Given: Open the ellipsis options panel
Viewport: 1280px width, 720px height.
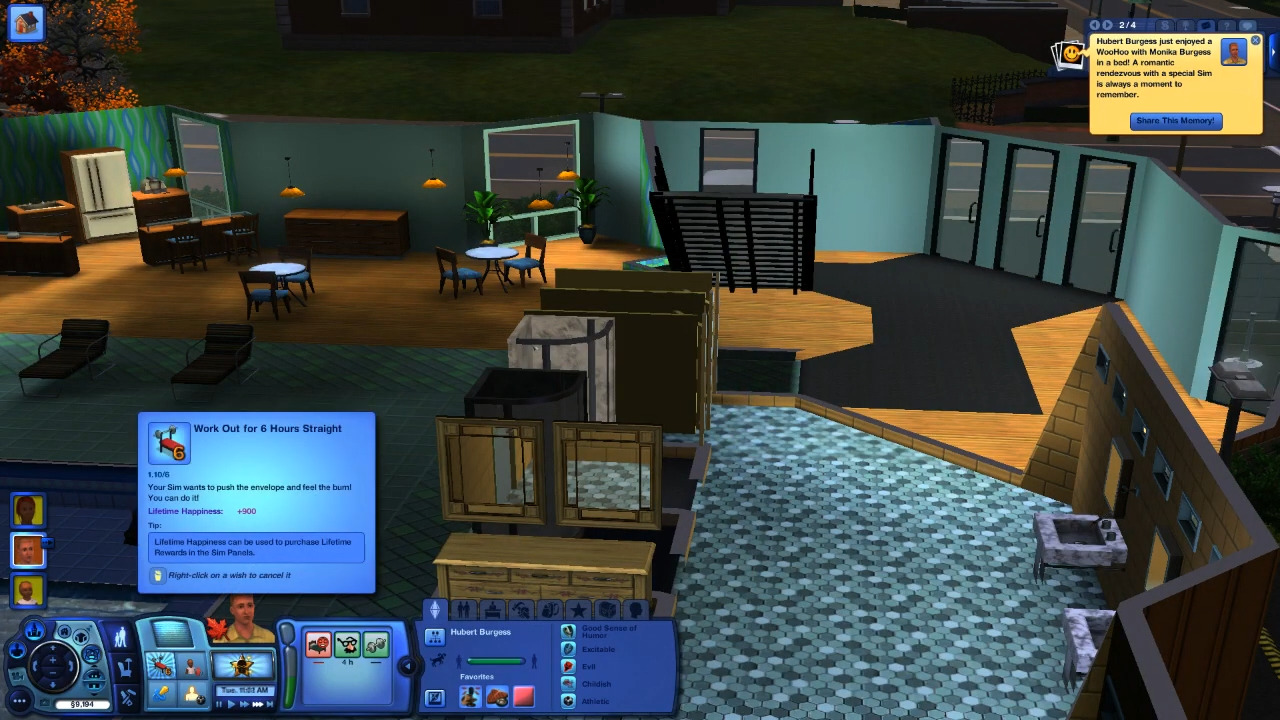Looking at the screenshot, I should pyautogui.click(x=17, y=701).
